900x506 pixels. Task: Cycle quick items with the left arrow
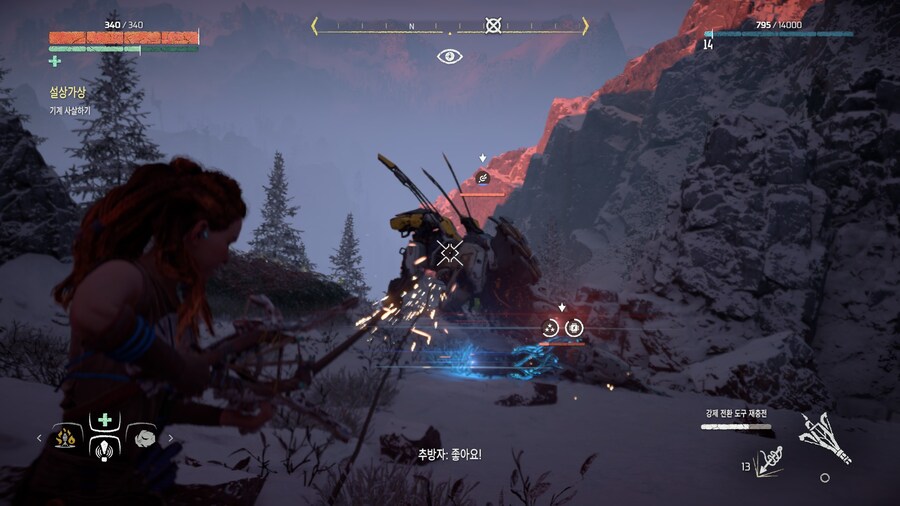39,437
